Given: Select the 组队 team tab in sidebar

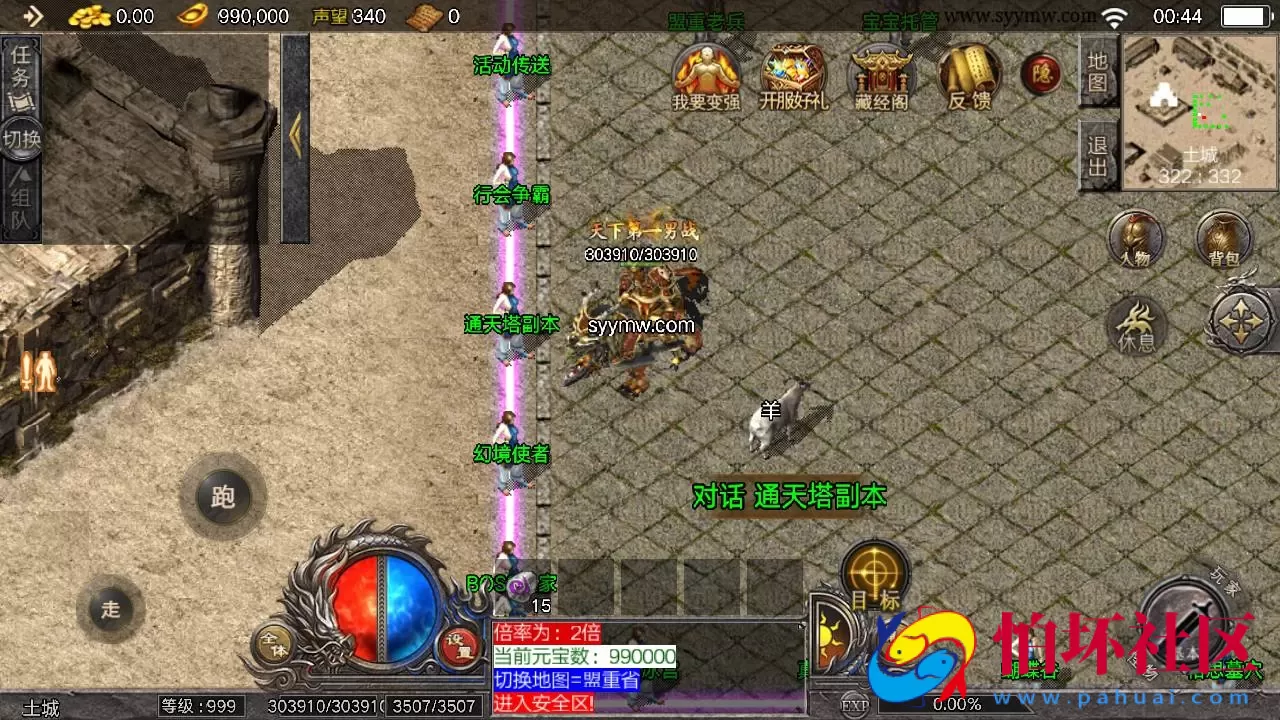Looking at the screenshot, I should (22, 200).
